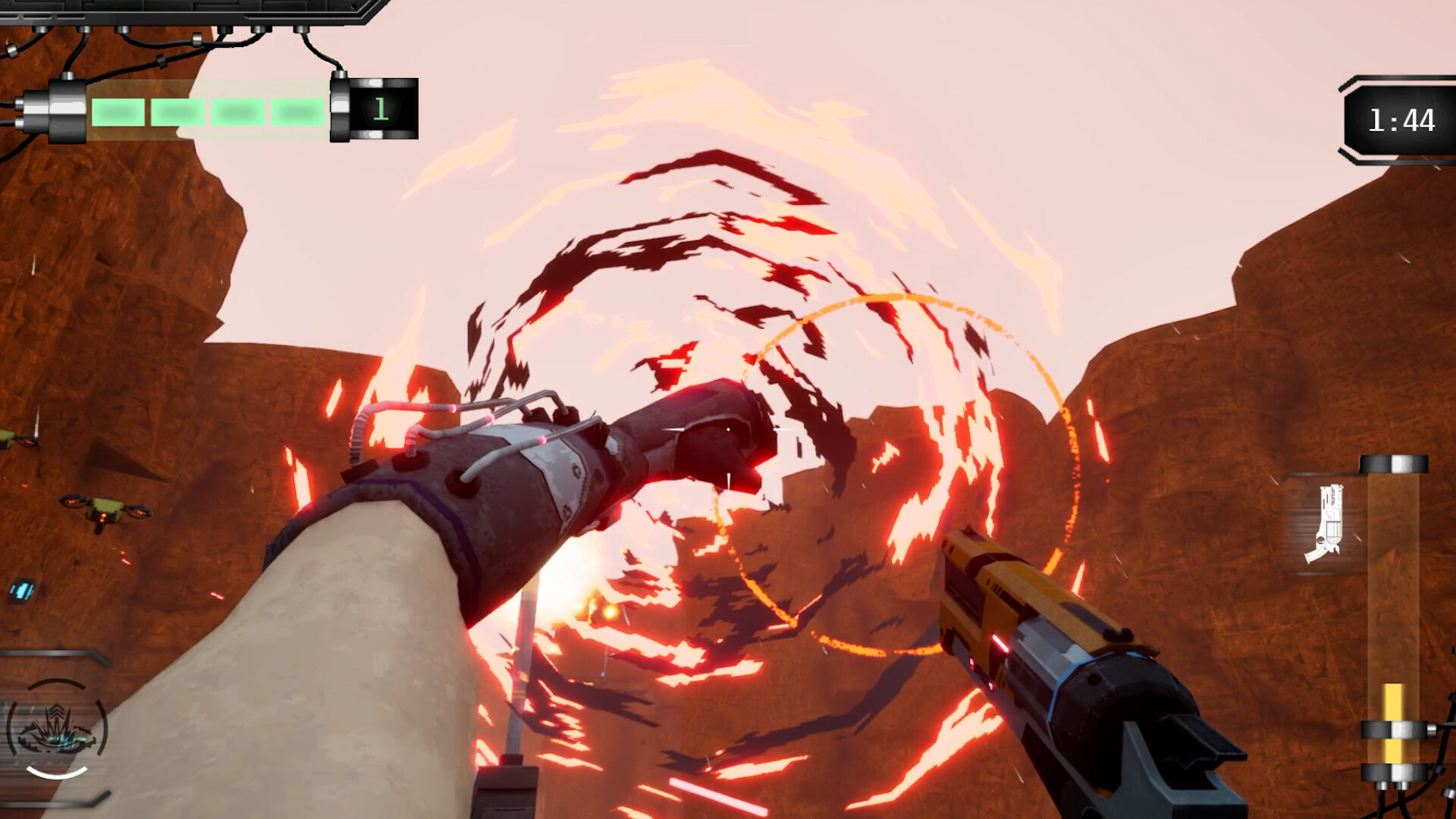
Task: Select the spike-burst ability icon bottom-left
Action: pyautogui.click(x=57, y=732)
